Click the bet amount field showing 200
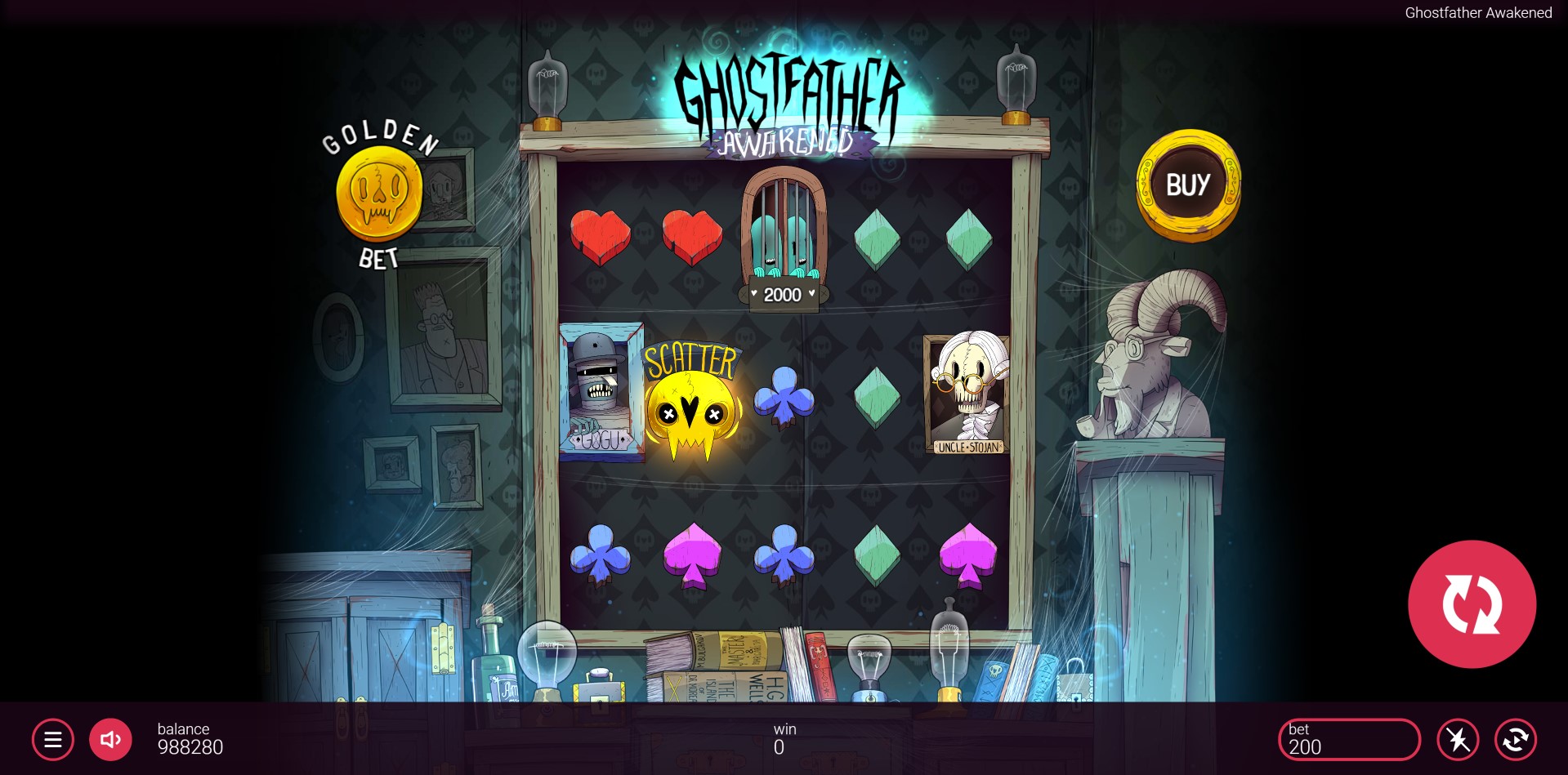Image resolution: width=1568 pixels, height=775 pixels. coord(1349,740)
